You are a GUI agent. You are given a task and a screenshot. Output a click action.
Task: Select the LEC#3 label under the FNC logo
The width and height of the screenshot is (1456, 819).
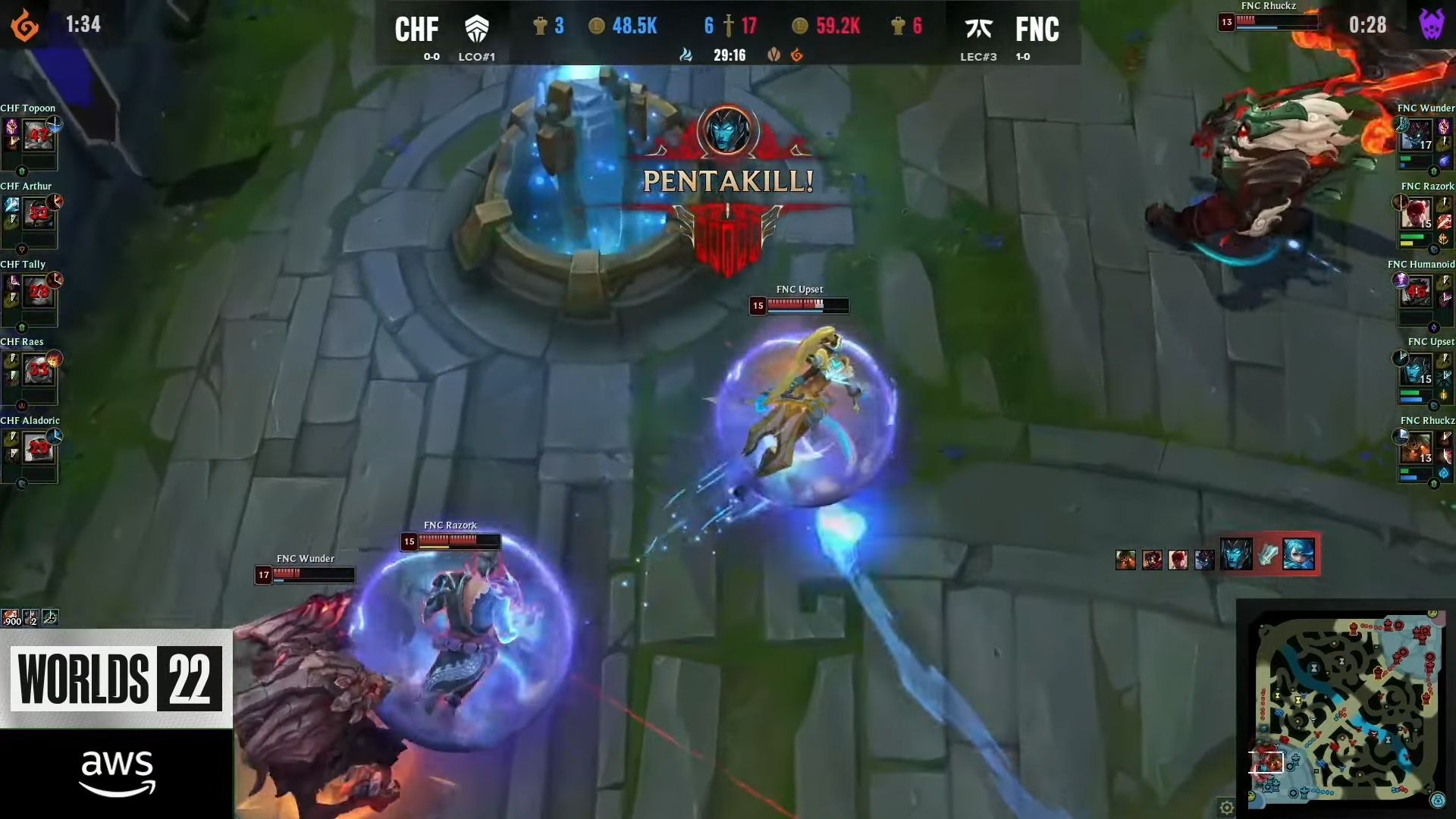tap(981, 57)
